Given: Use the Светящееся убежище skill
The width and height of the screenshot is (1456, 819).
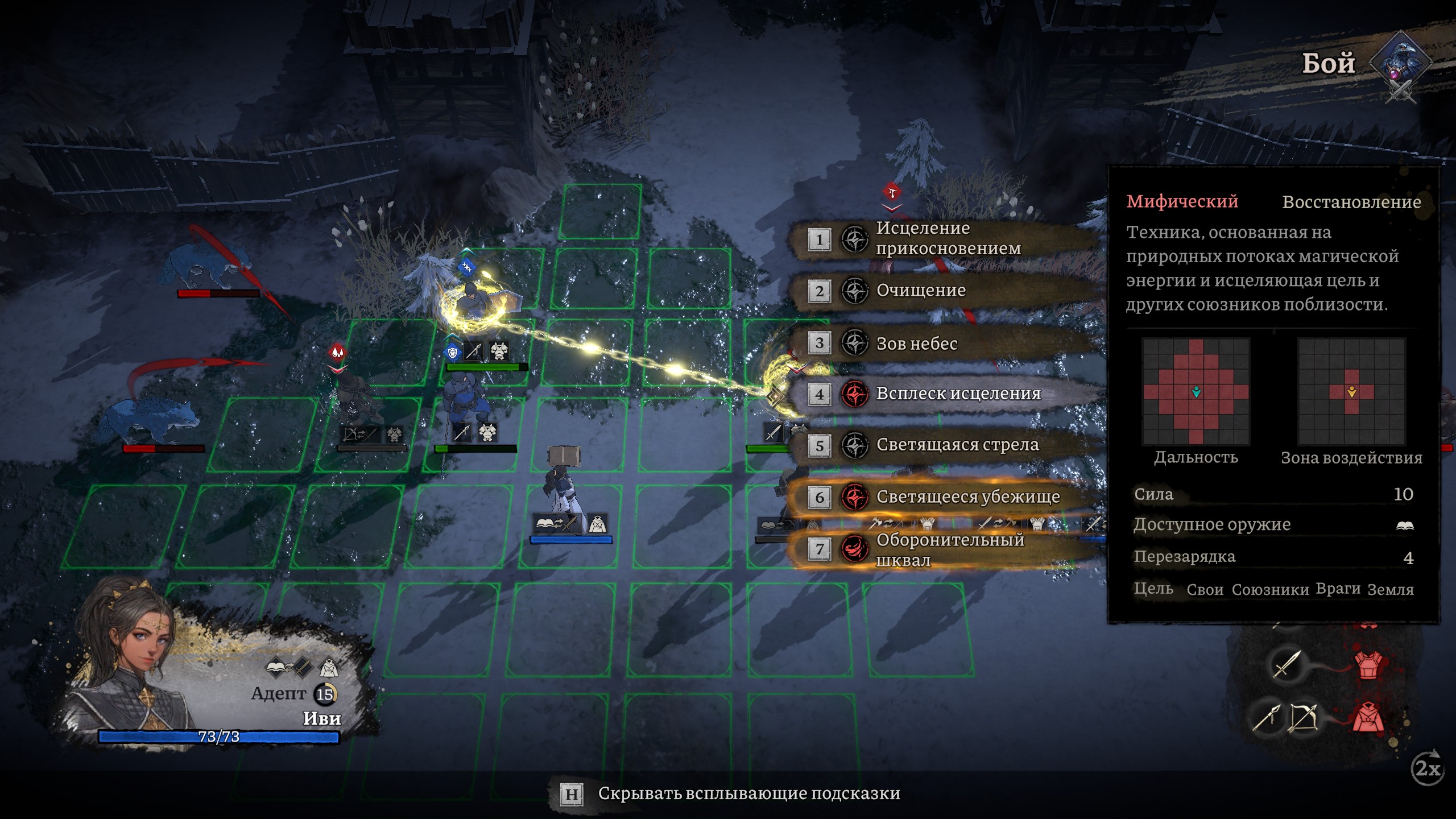Looking at the screenshot, I should pyautogui.click(x=967, y=497).
